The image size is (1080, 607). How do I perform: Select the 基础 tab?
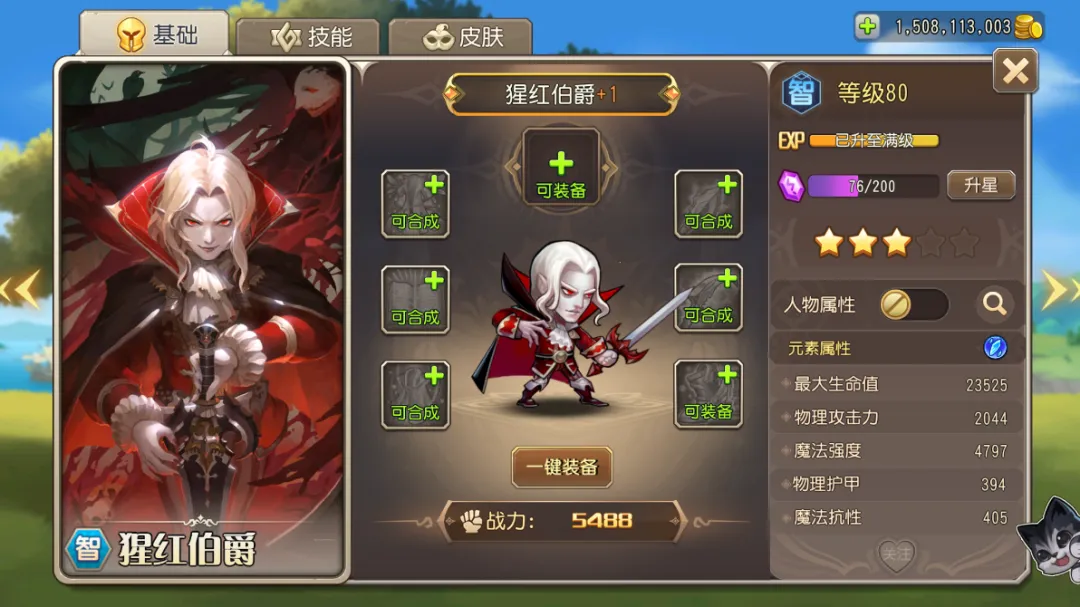(x=156, y=35)
